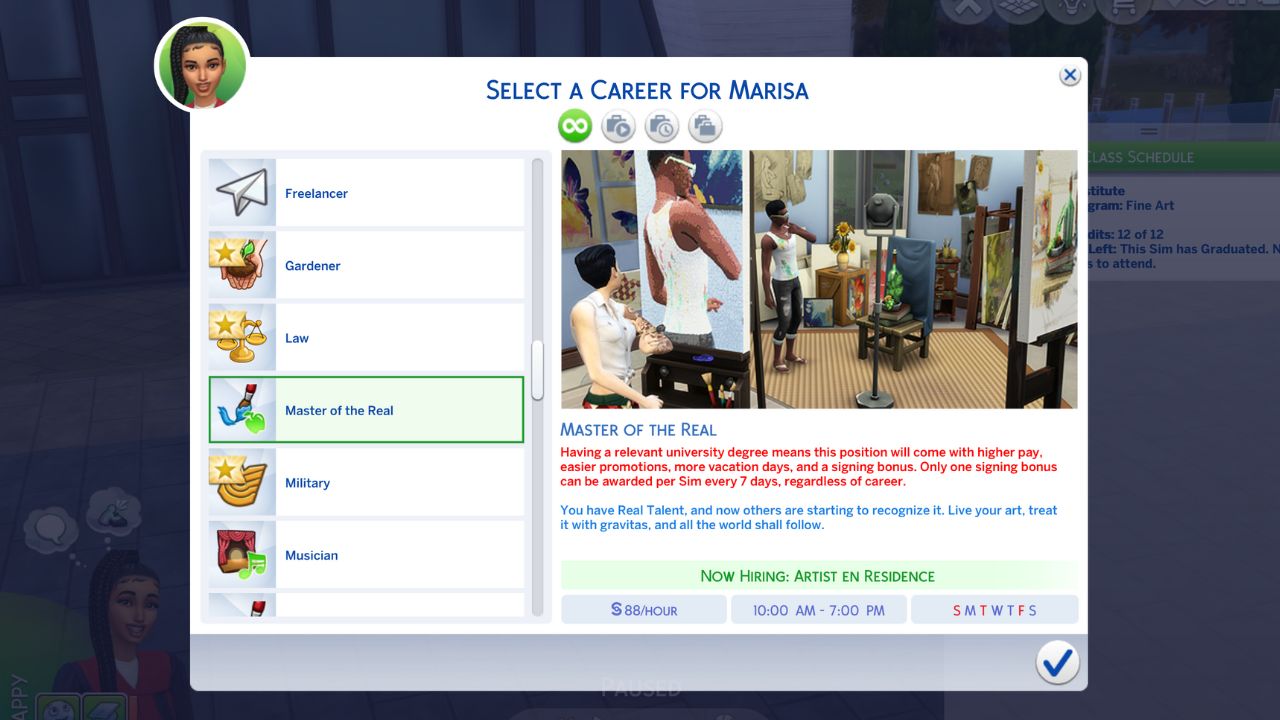Select the Military career from the list
The width and height of the screenshot is (1280, 720).
pos(366,482)
